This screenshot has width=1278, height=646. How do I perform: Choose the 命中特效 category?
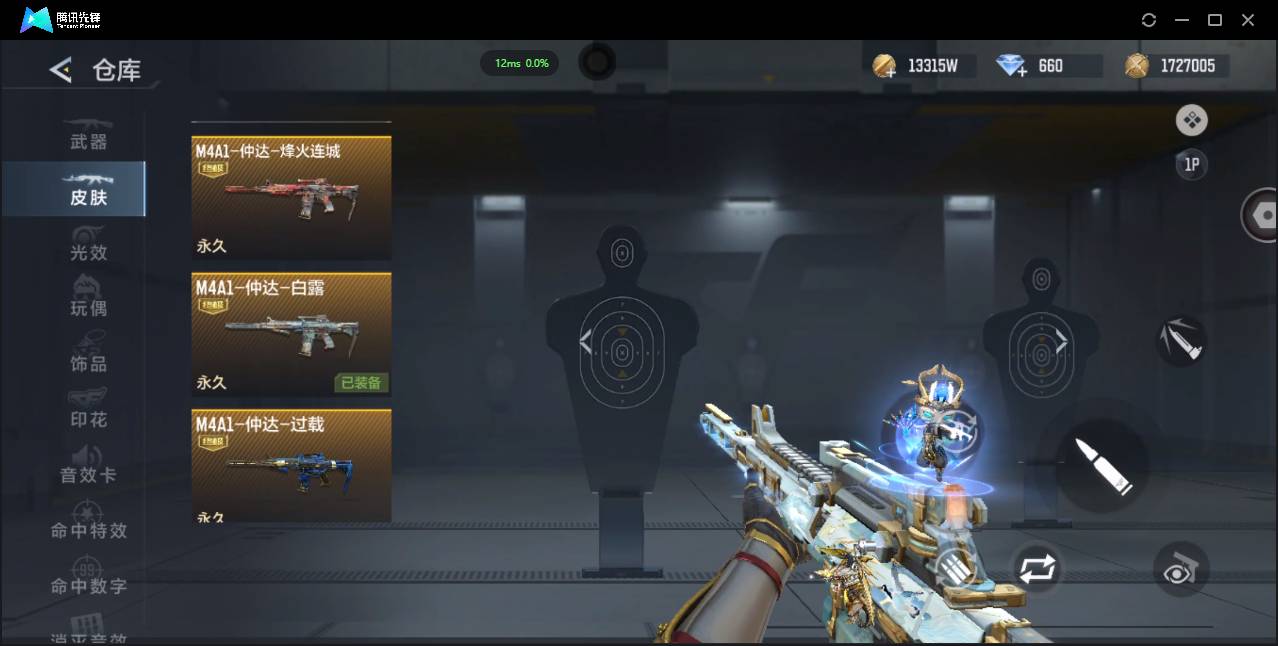coord(88,522)
